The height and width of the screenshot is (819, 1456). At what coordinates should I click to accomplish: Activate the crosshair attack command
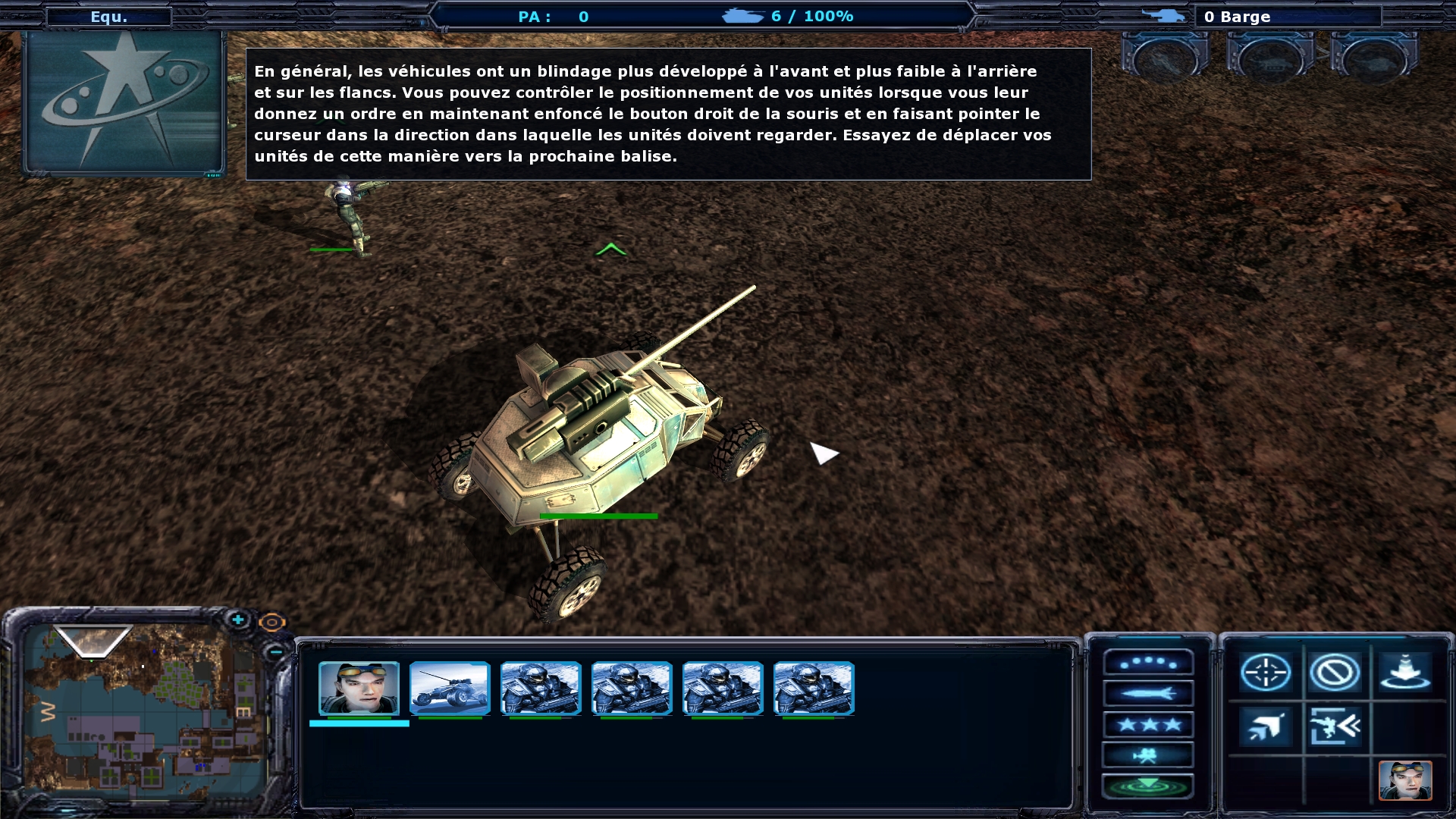[1266, 672]
